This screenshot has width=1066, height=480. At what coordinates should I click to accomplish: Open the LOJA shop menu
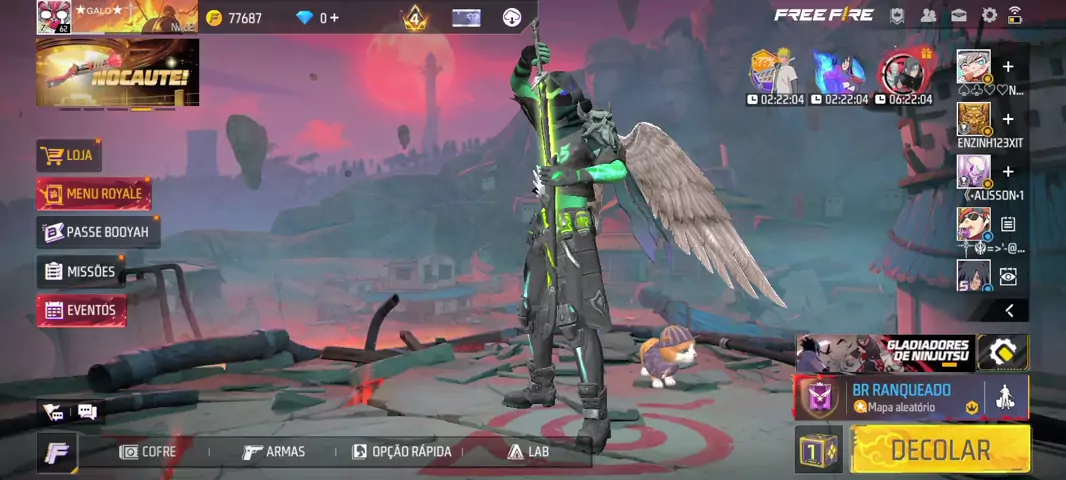pos(70,156)
